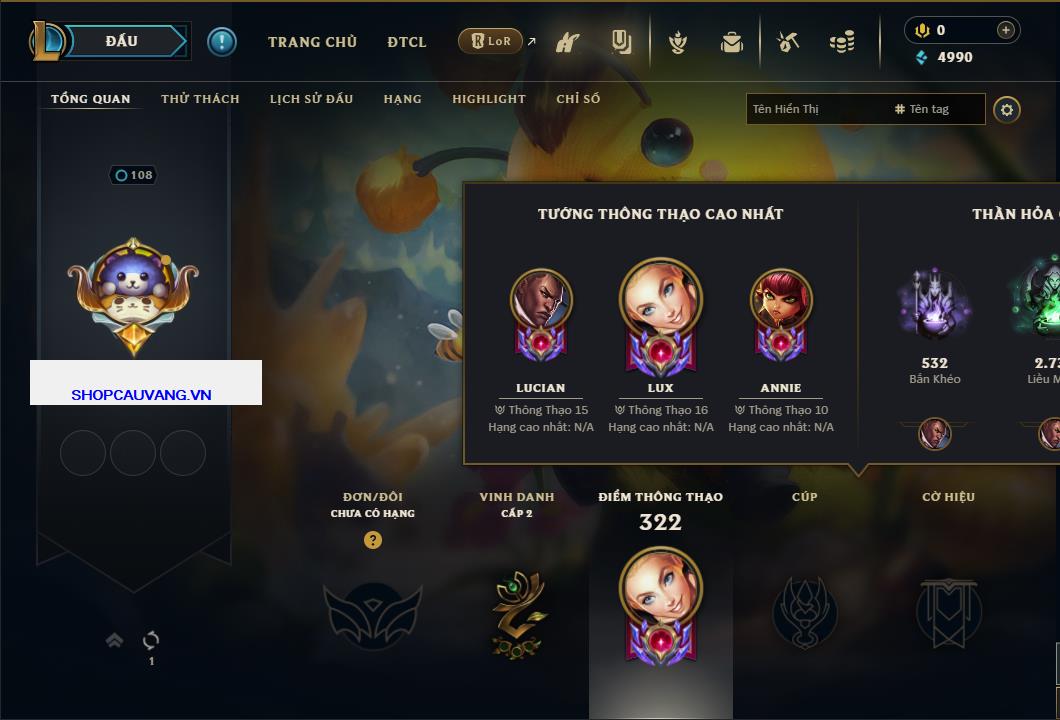This screenshot has width=1060, height=720.
Task: Click the Tên Hiển Thị search field
Action: click(815, 109)
